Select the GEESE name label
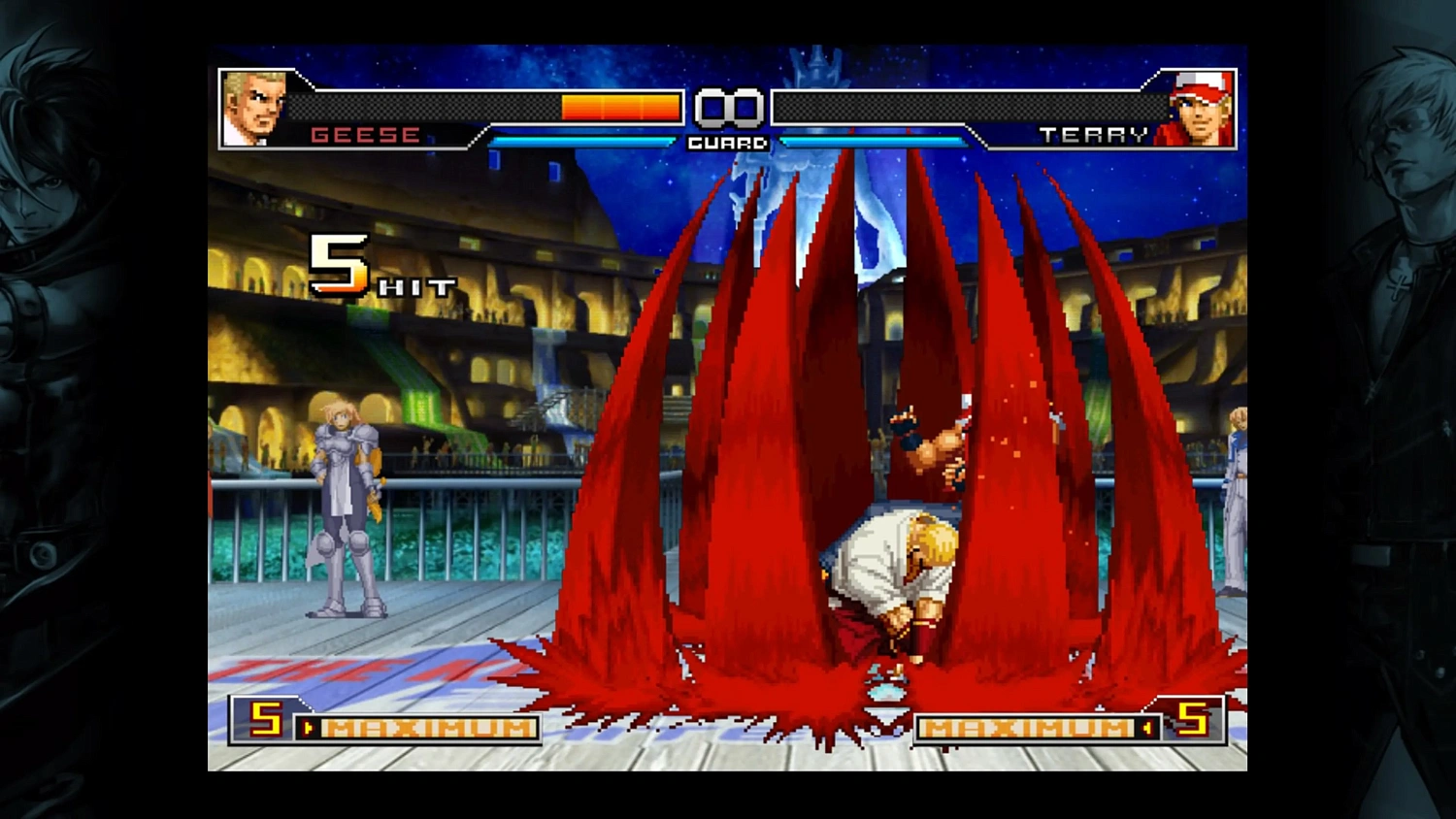 [x=365, y=136]
